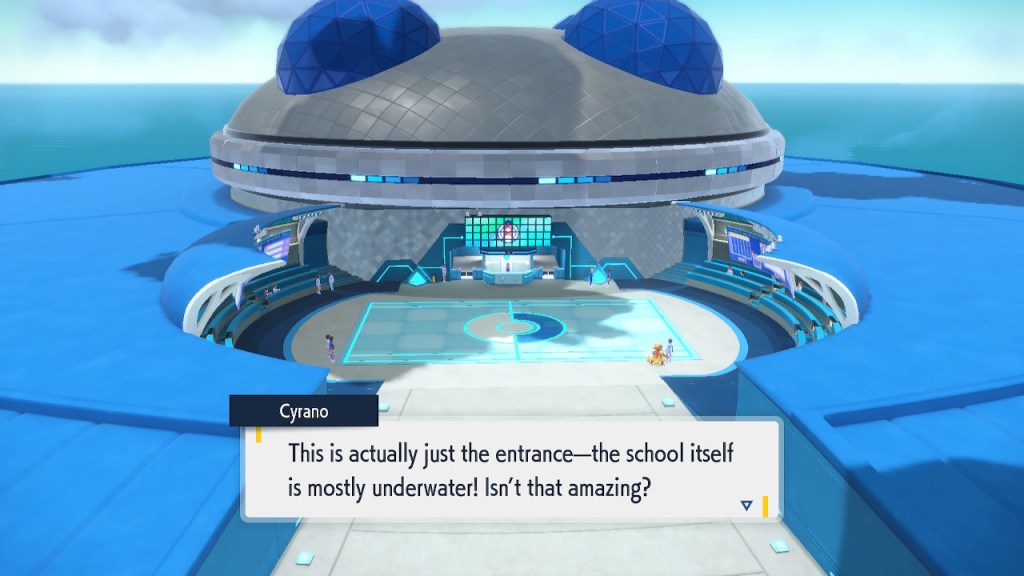Viewport: 1024px width, 576px height.
Task: Click the blue continue arrow in dialogue box
Action: (746, 506)
